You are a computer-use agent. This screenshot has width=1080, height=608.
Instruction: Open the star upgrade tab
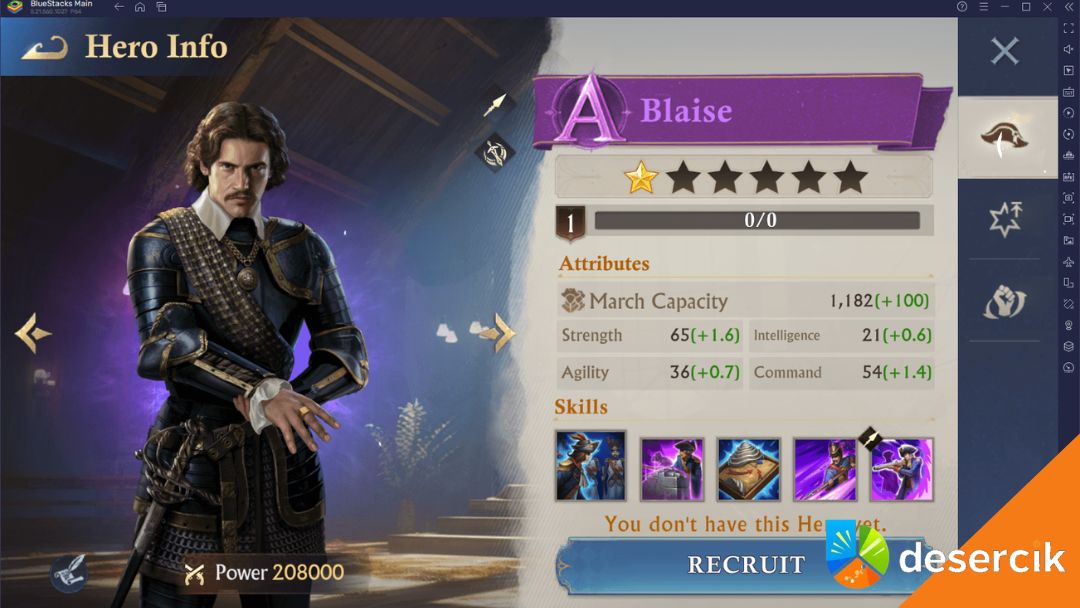tap(1005, 219)
